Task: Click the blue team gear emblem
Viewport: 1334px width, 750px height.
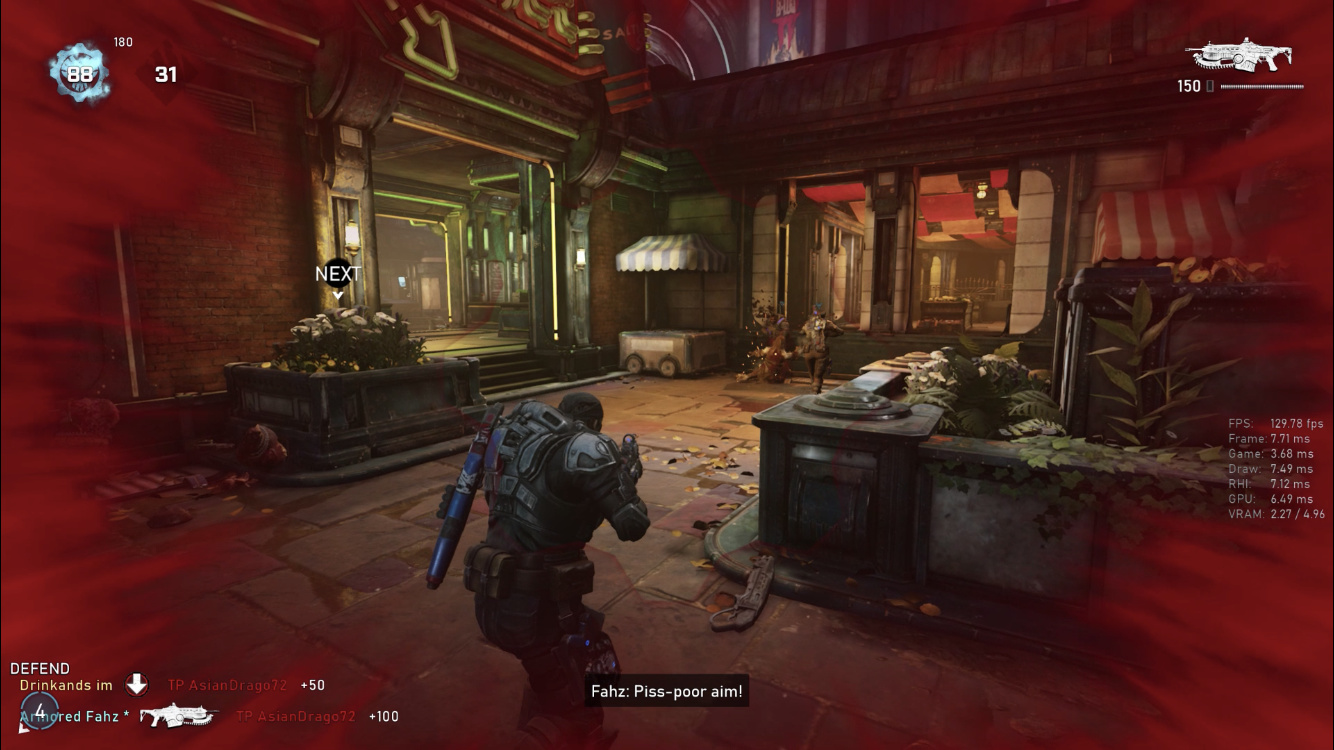Action: [79, 72]
